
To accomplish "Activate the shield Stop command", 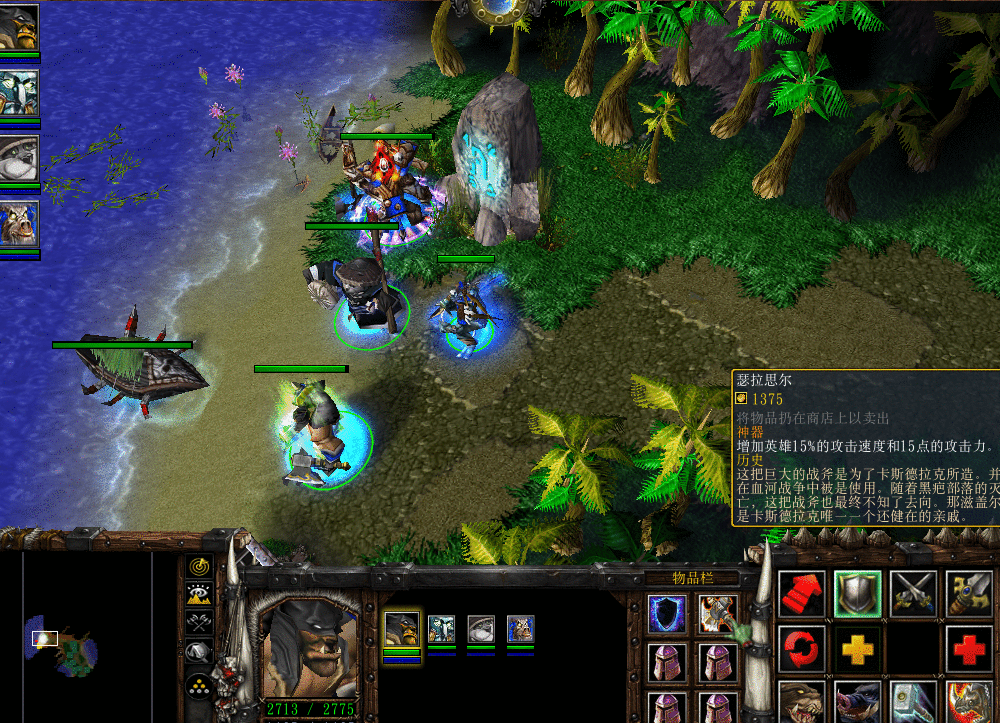I will click(x=857, y=595).
